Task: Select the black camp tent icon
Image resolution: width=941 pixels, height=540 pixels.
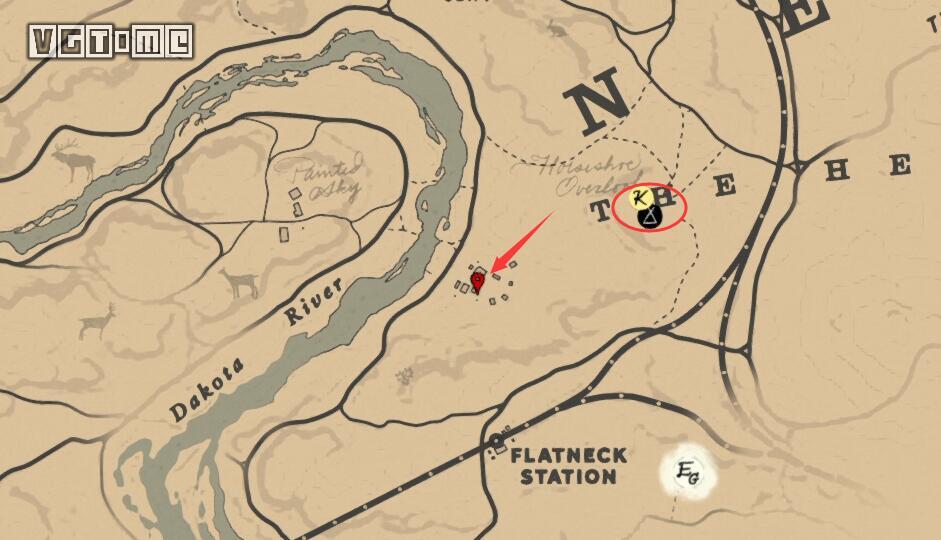Action: pos(650,216)
